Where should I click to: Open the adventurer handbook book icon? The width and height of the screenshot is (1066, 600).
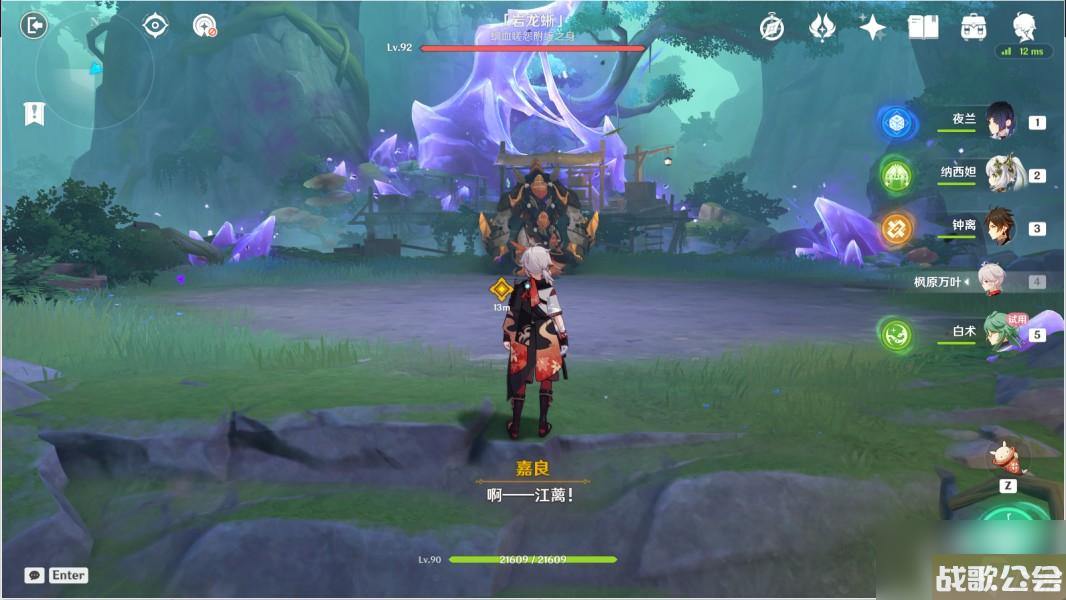click(x=923, y=27)
